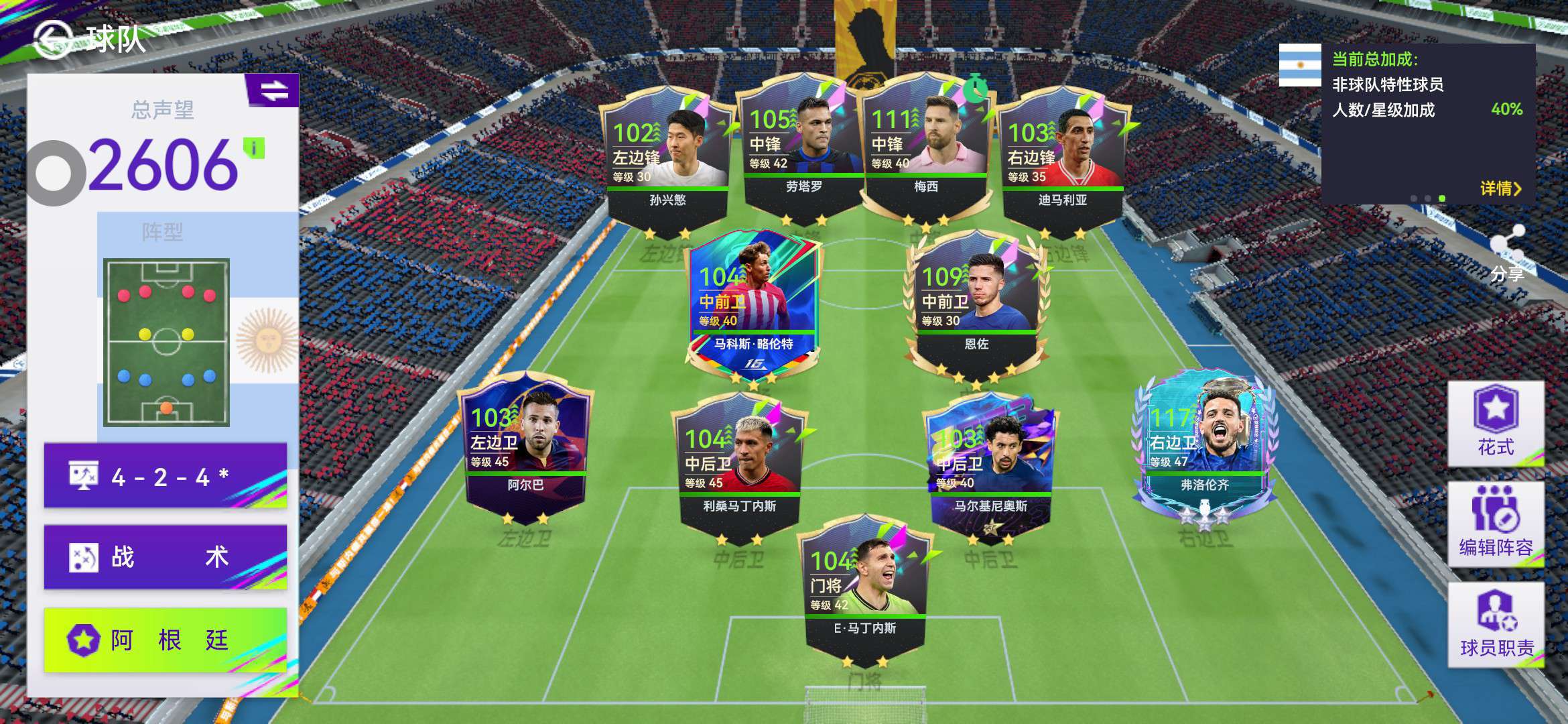This screenshot has height=724, width=1568.
Task: View 详情 details of current bonus
Action: point(1500,189)
